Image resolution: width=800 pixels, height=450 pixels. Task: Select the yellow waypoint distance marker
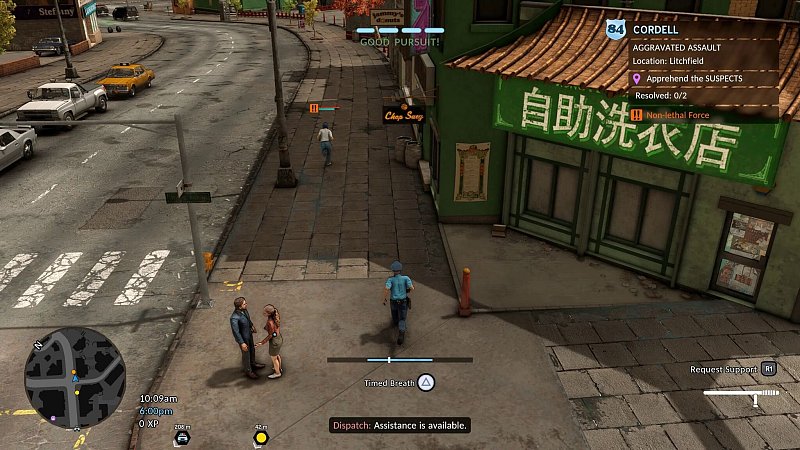261,436
